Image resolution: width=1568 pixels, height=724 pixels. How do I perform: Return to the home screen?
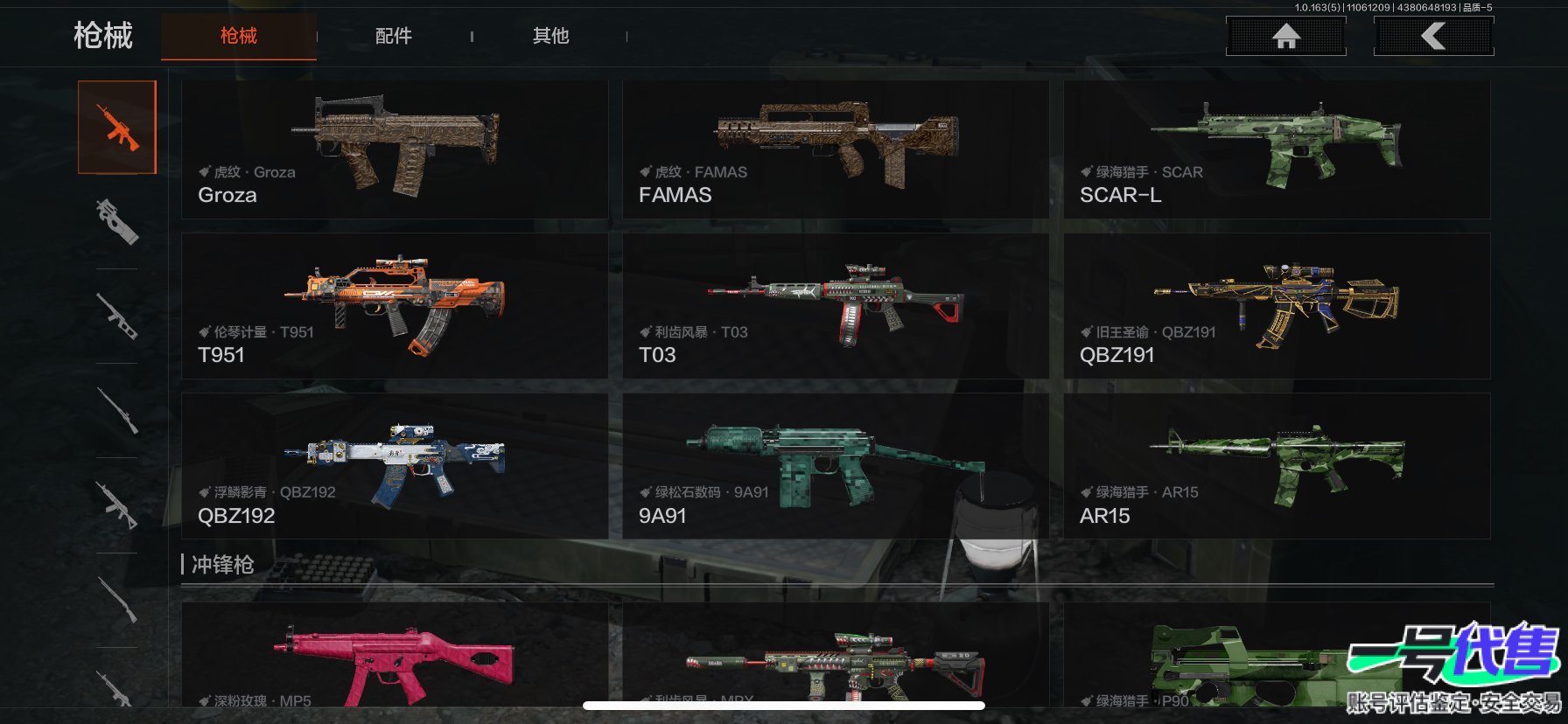point(1285,37)
